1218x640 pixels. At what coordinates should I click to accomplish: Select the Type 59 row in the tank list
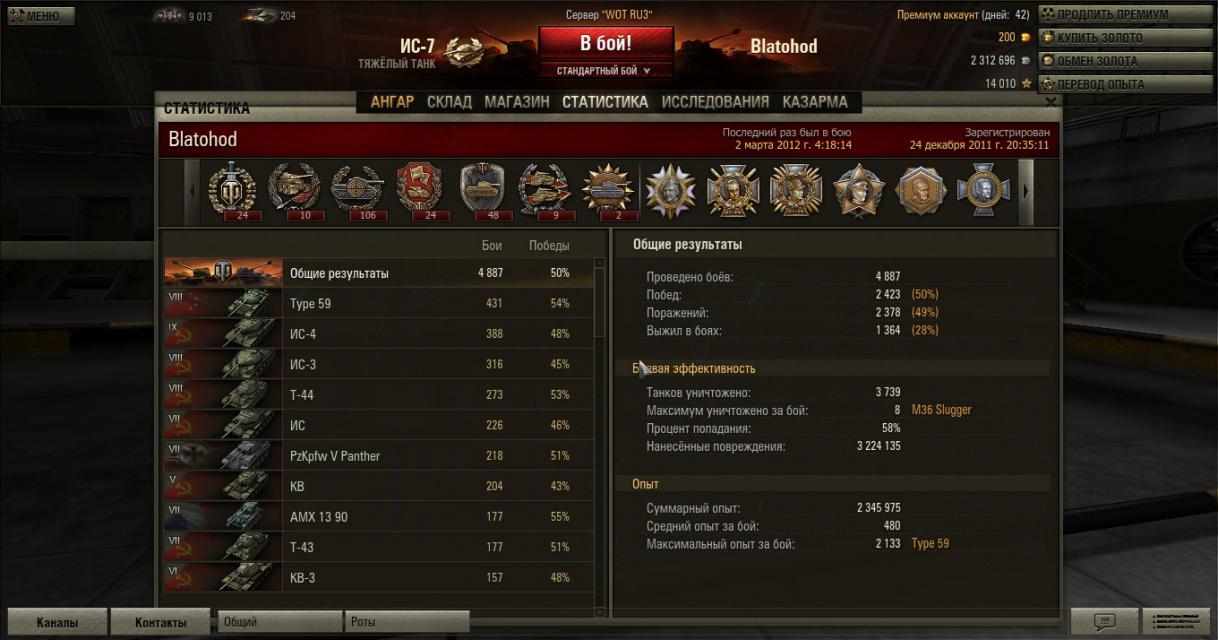380,303
